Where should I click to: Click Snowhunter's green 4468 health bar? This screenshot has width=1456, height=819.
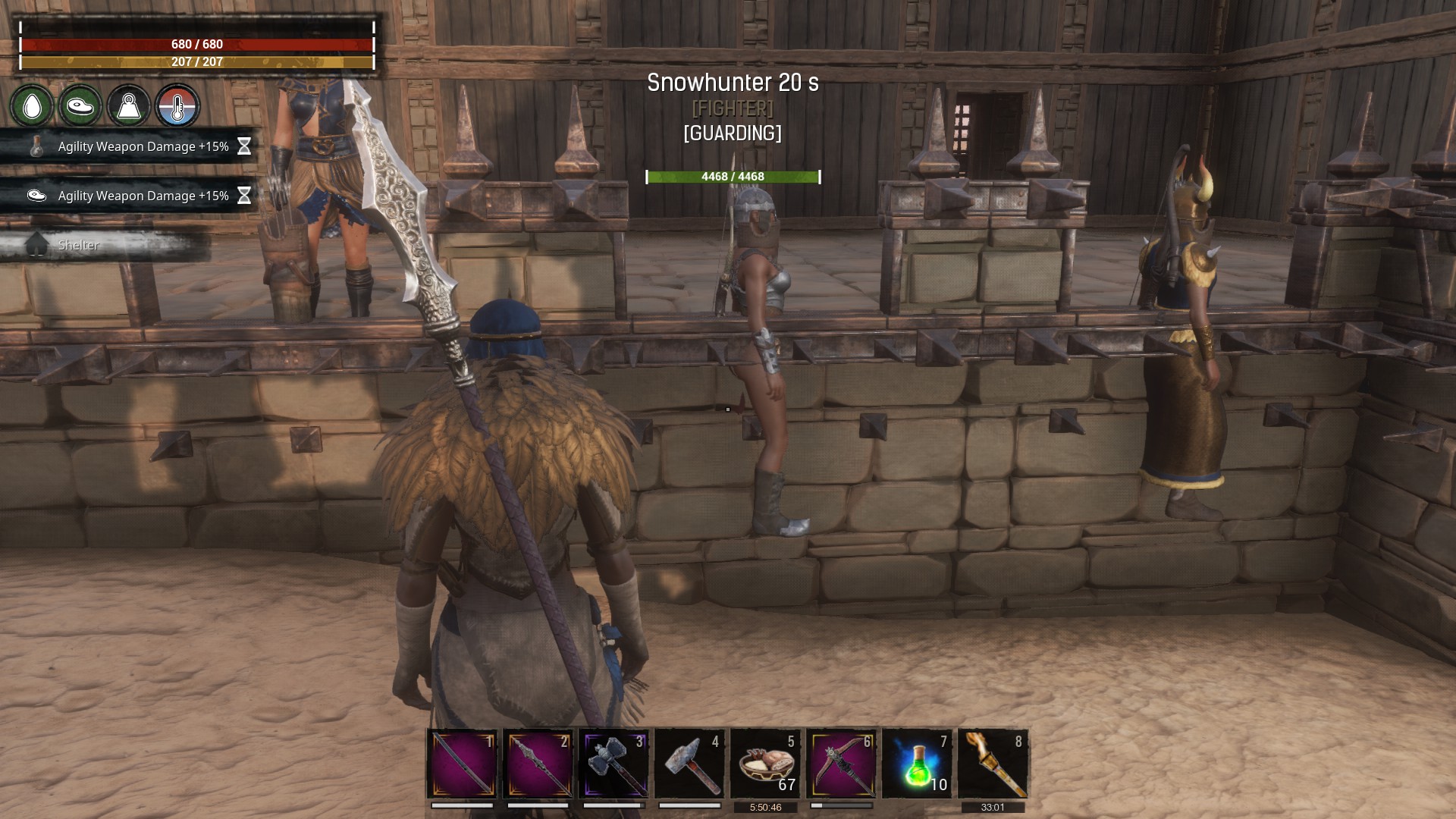point(732,177)
